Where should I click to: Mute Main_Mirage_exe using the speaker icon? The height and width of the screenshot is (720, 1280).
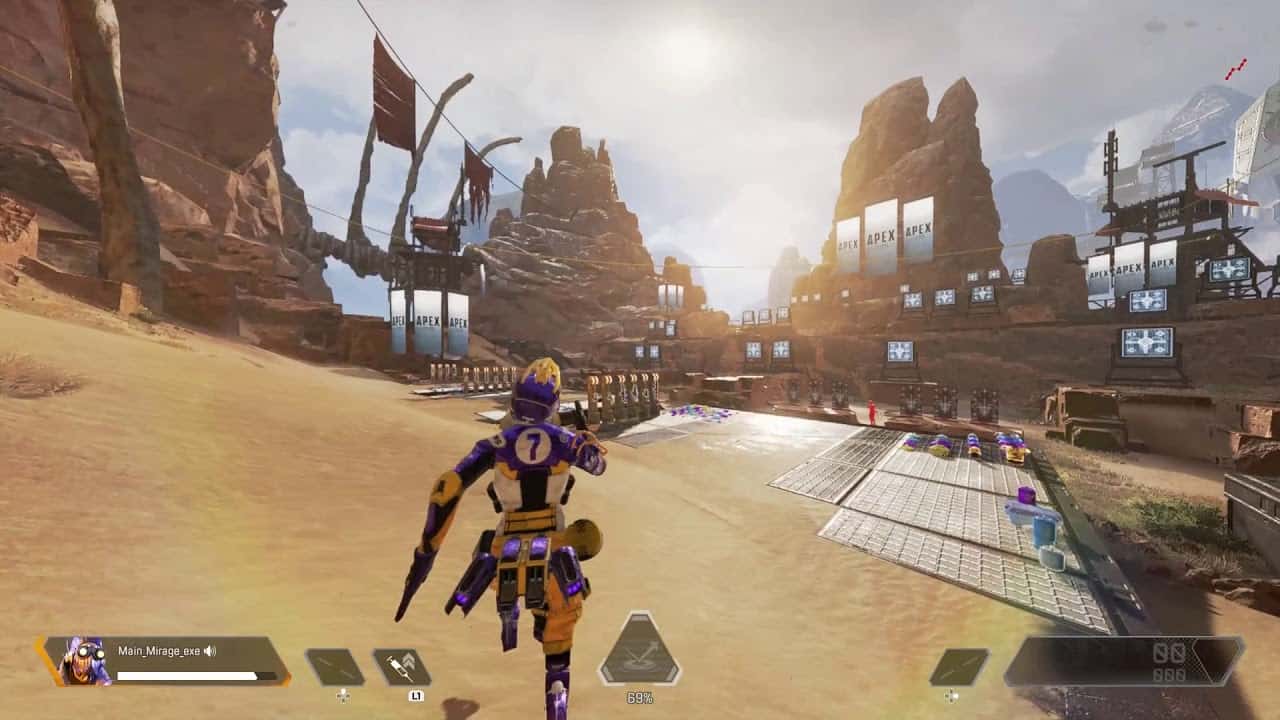pyautogui.click(x=210, y=651)
